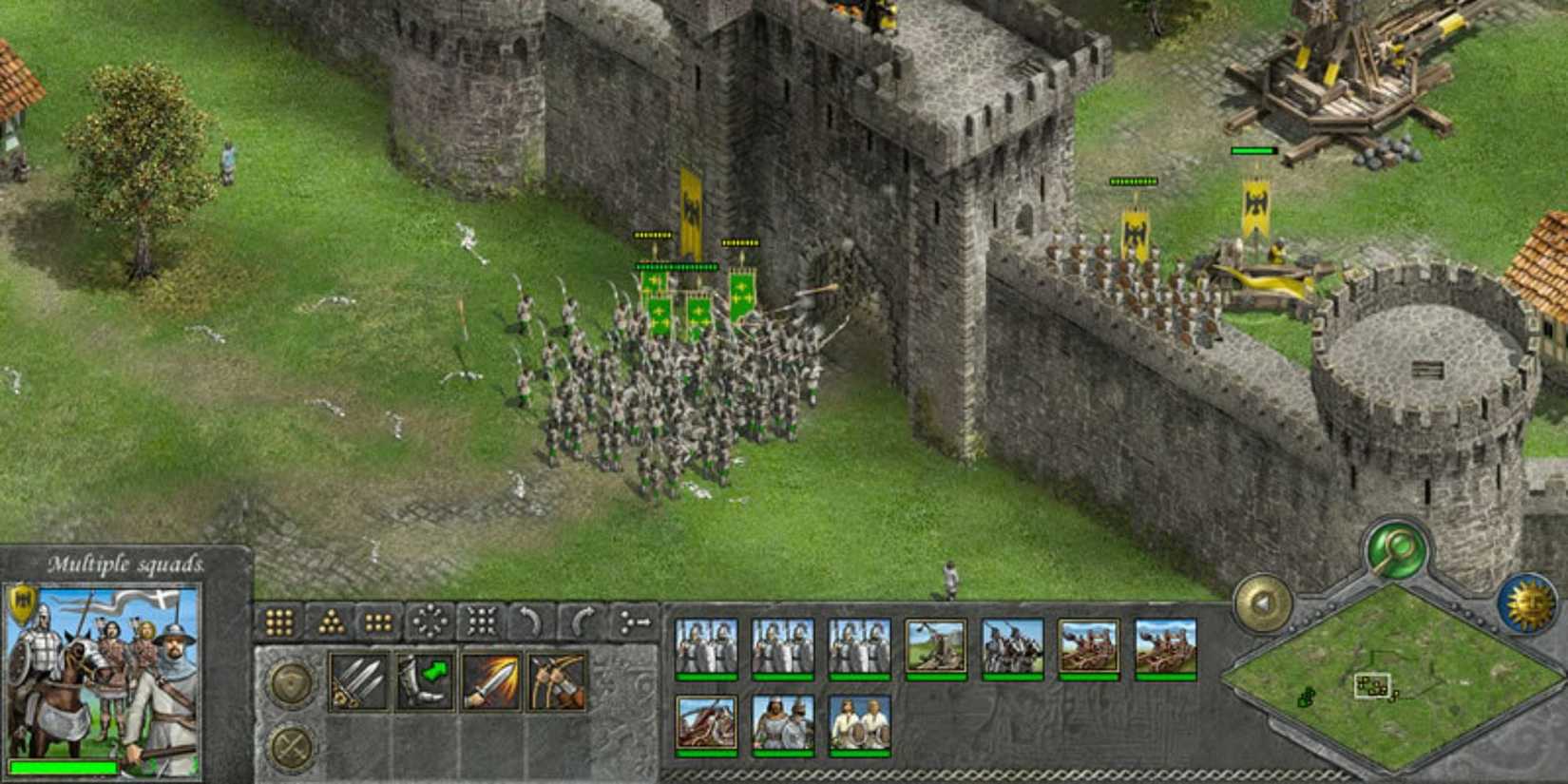Activate the scattered formation icon
This screenshot has height=784, width=1568.
pyautogui.click(x=430, y=621)
